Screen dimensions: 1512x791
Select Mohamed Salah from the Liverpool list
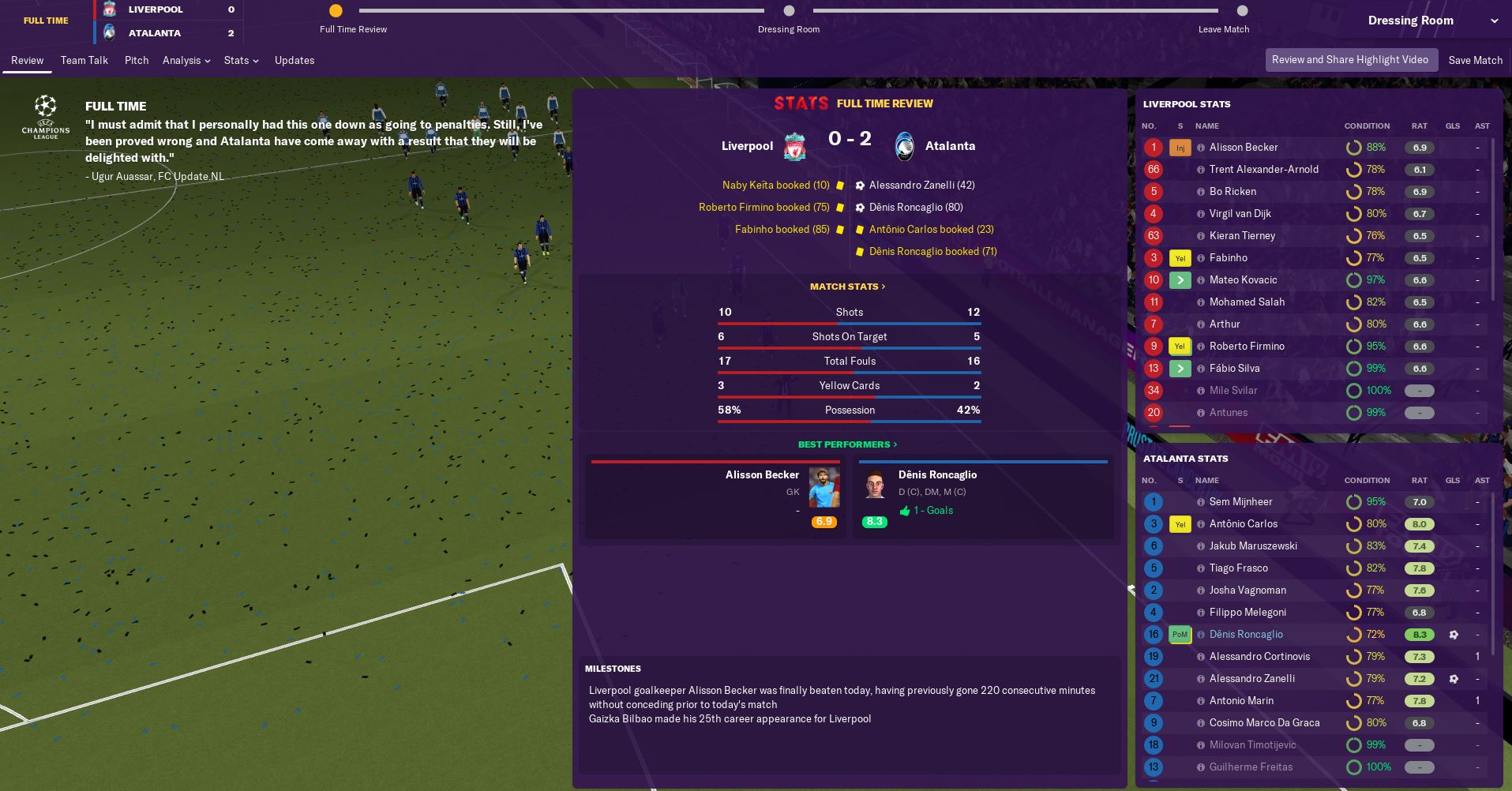pyautogui.click(x=1247, y=302)
